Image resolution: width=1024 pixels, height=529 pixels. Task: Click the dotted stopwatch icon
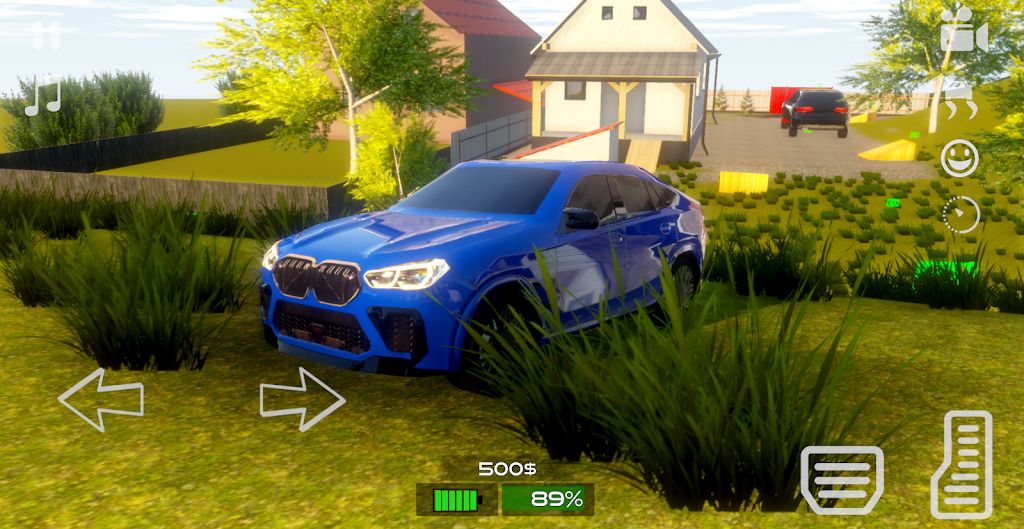pyautogui.click(x=961, y=215)
